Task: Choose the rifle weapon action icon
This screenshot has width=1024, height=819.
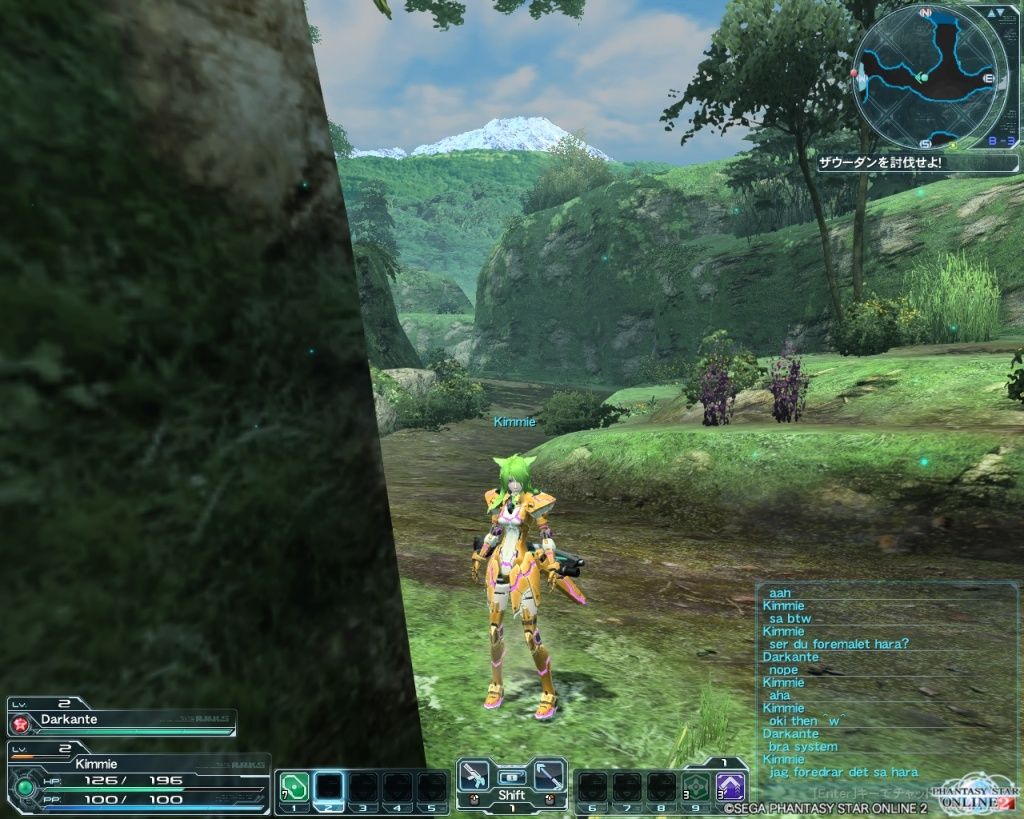Action: click(x=476, y=776)
